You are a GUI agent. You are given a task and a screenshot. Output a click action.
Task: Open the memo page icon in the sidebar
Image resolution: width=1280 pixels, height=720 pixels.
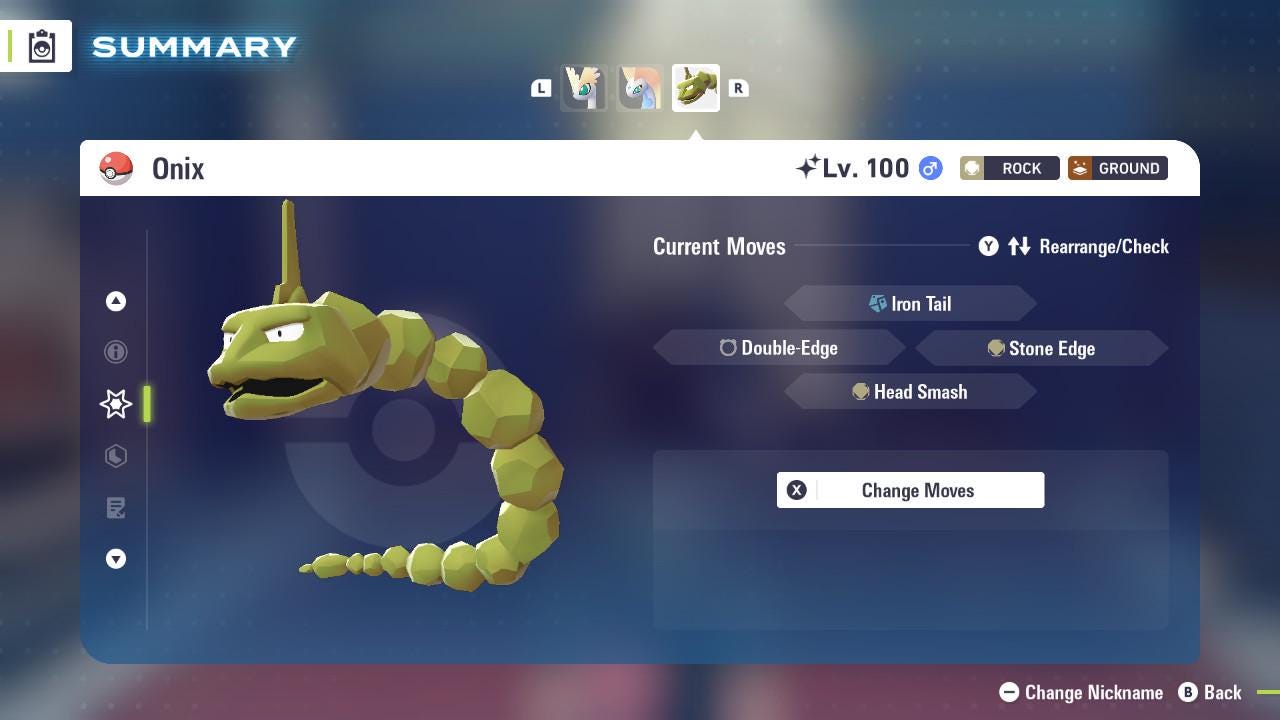click(116, 508)
